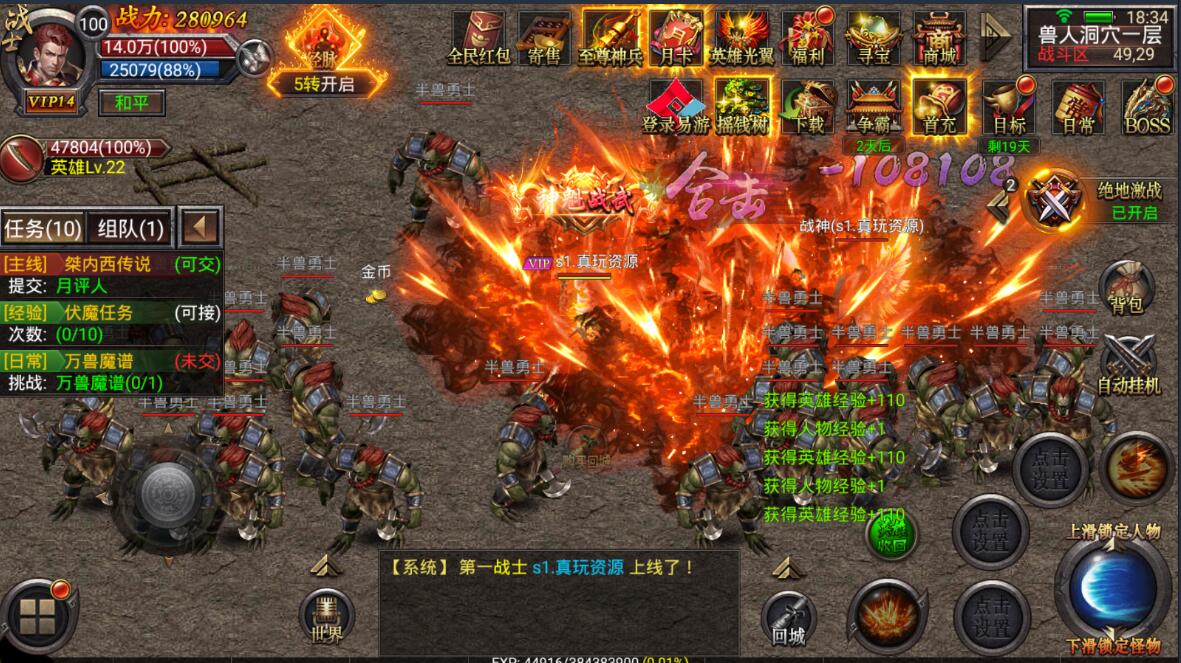The width and height of the screenshot is (1181, 663).
Task: Open the BOSS menu icon
Action: click(x=1147, y=106)
